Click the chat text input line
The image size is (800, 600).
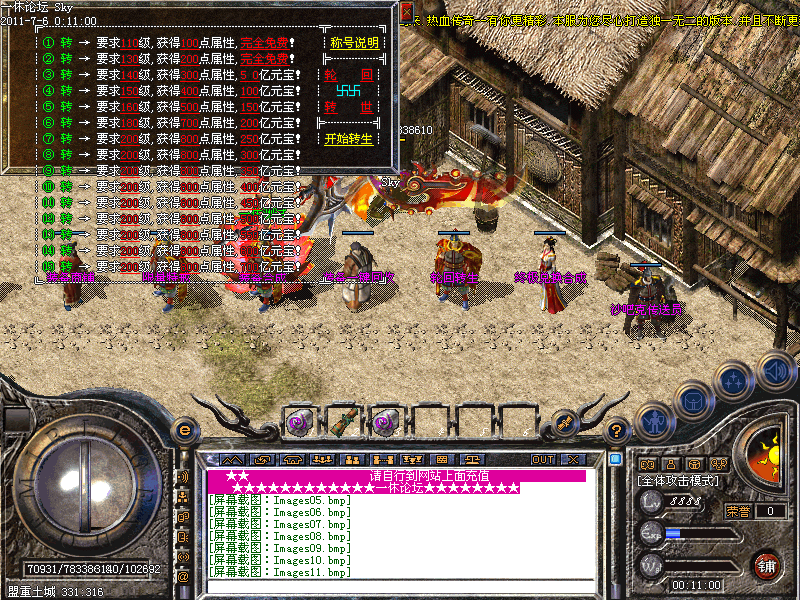(x=400, y=586)
